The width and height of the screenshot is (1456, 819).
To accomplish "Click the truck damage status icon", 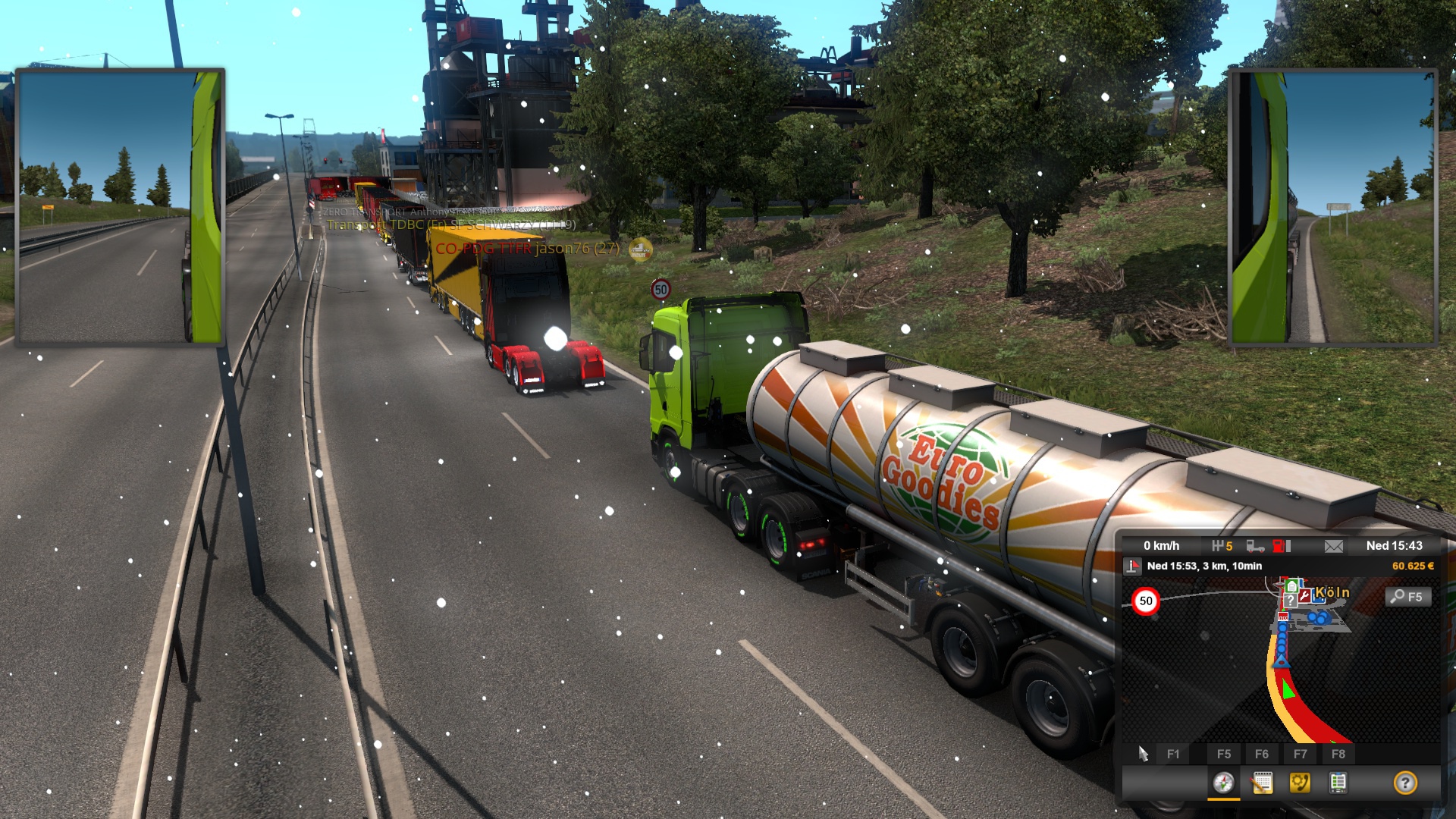I will (1255, 546).
